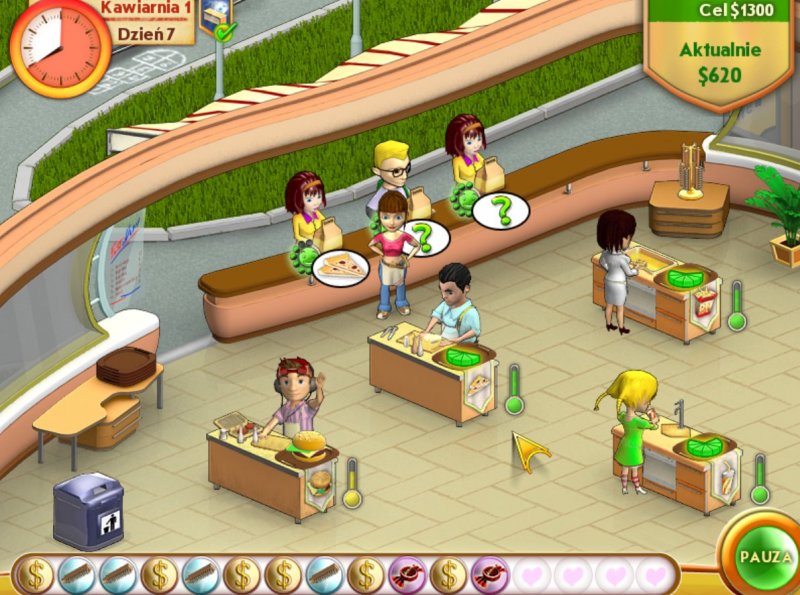Click the blond man's question mark bubble
Viewport: 800px width, 595px height.
[427, 238]
